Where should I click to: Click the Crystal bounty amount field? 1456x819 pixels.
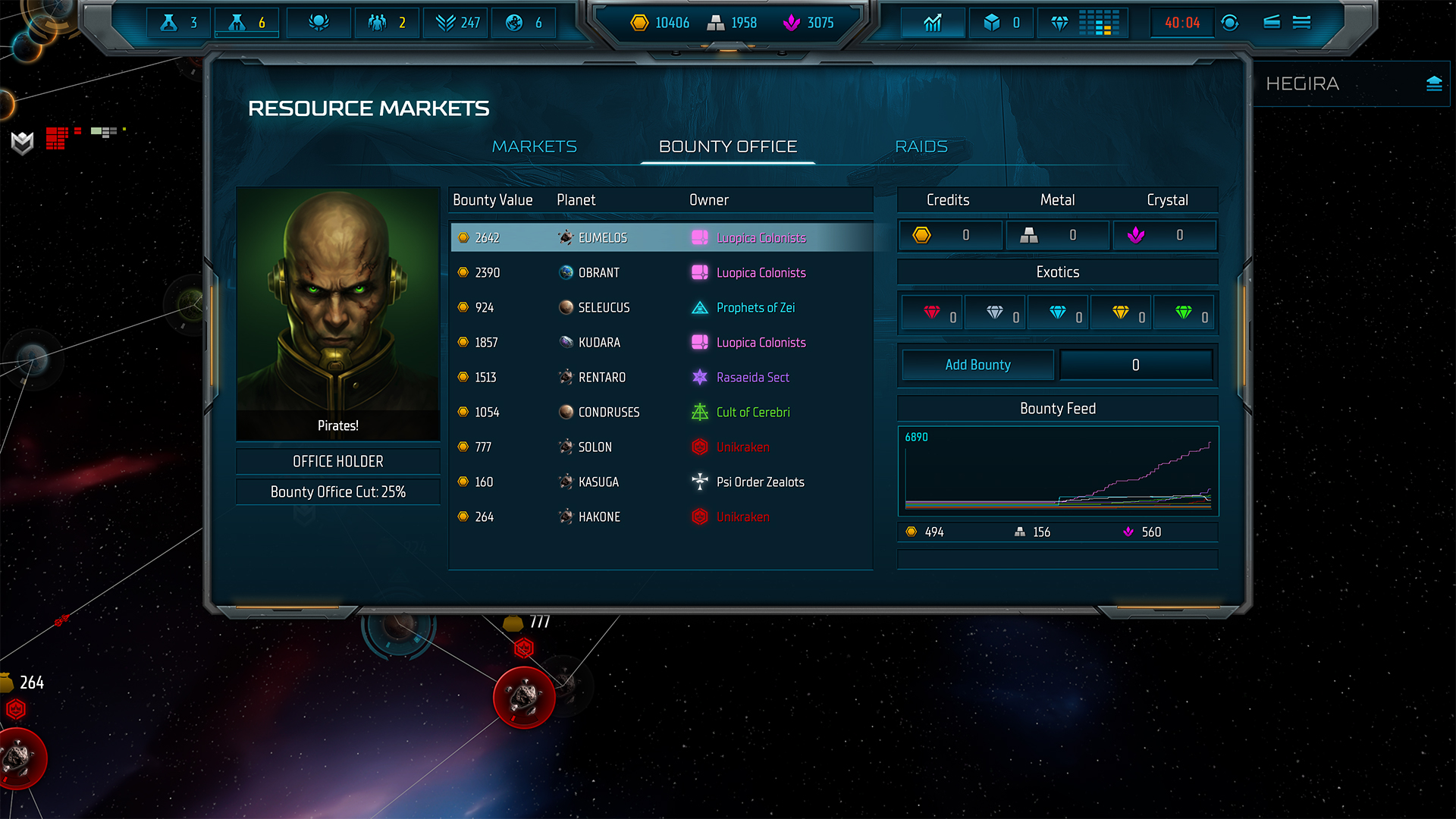(1165, 235)
